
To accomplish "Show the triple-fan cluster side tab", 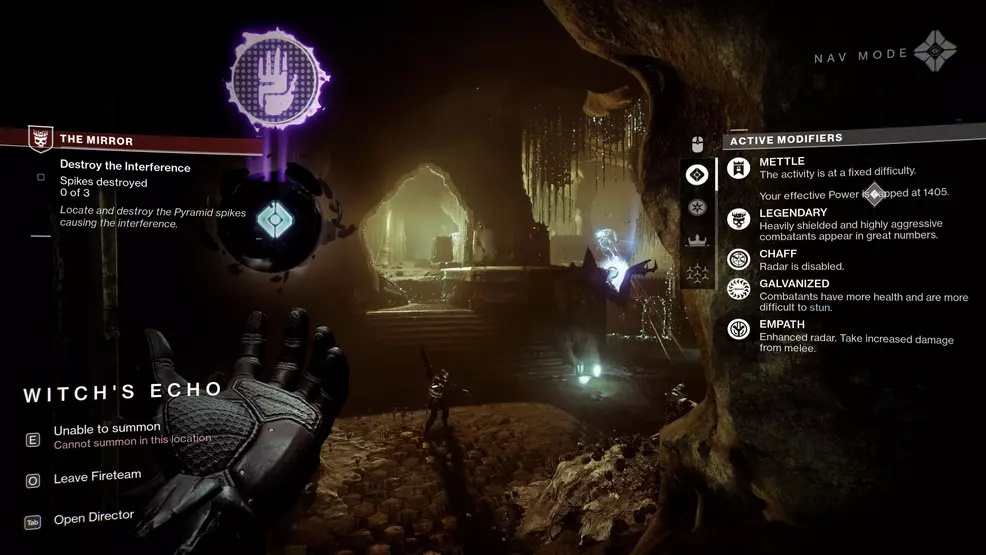I will pos(697,272).
